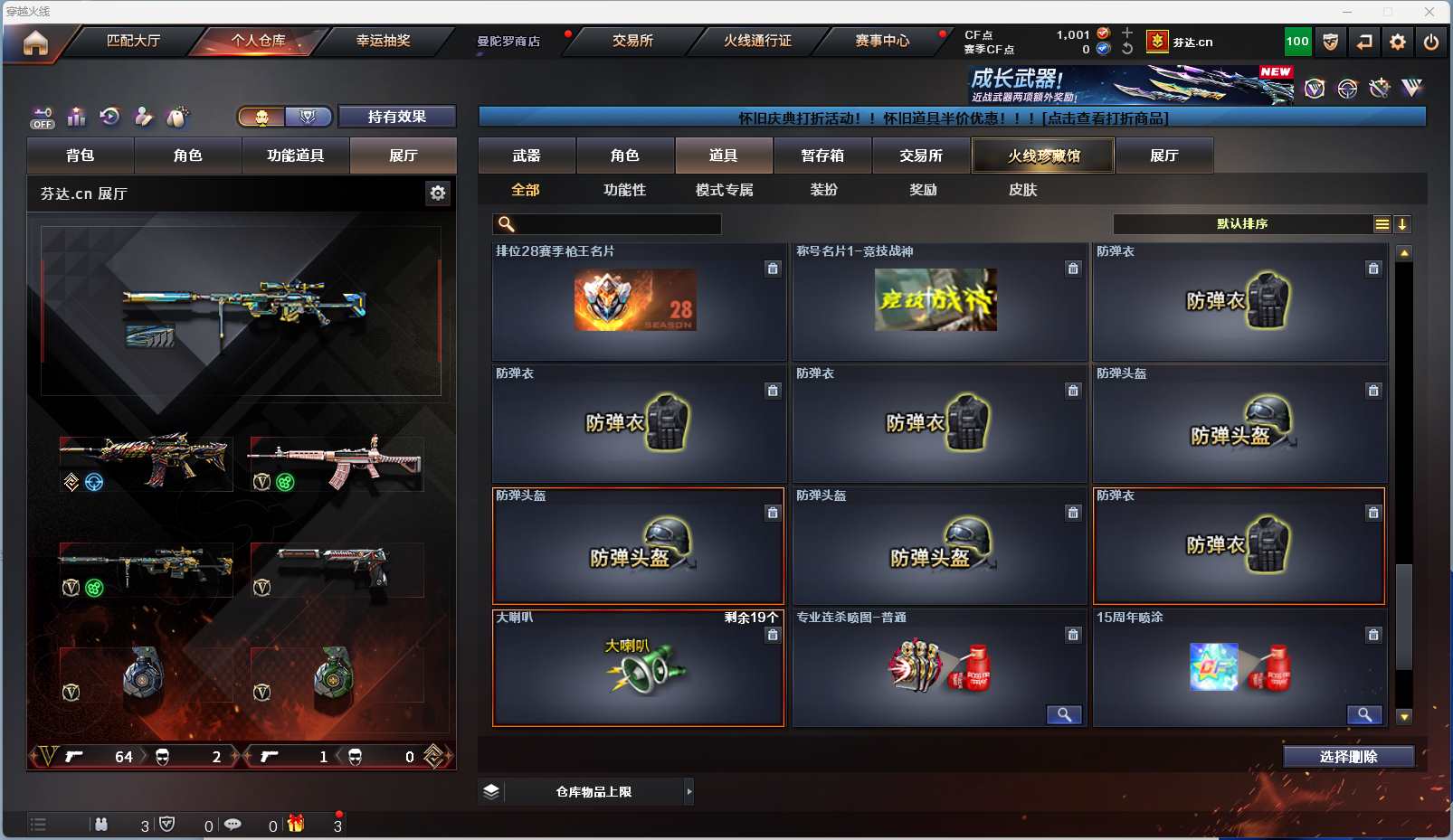Open the 默认排序 sort dropdown

point(1242,224)
